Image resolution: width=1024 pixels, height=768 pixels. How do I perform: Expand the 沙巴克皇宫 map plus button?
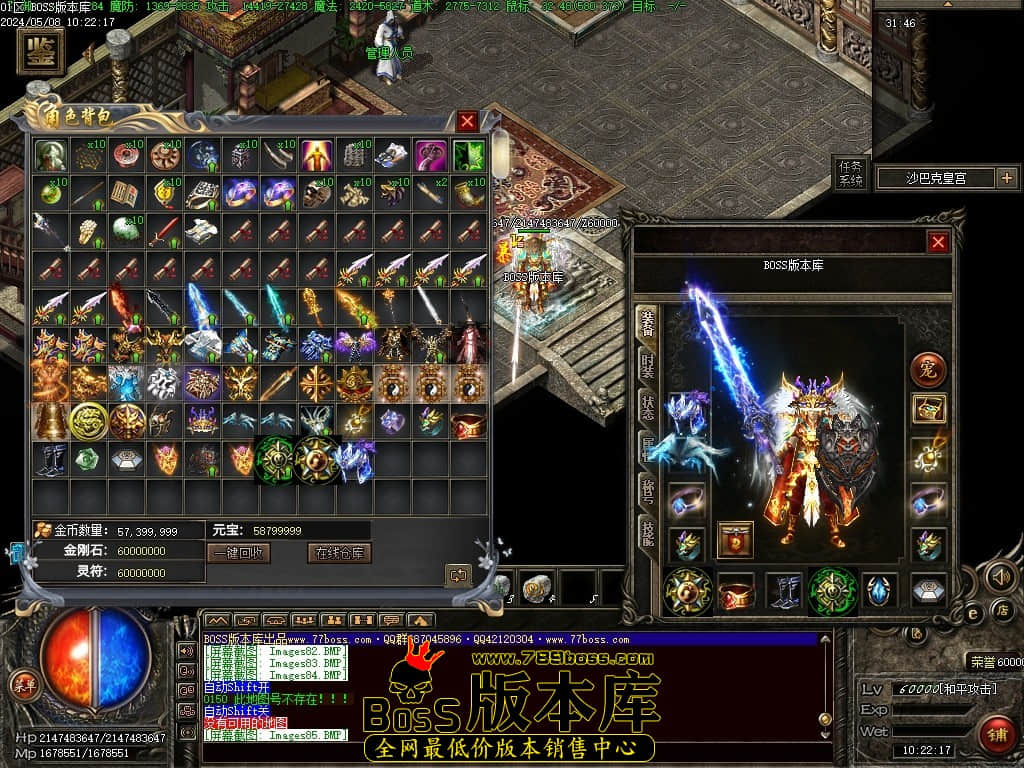coord(1006,179)
